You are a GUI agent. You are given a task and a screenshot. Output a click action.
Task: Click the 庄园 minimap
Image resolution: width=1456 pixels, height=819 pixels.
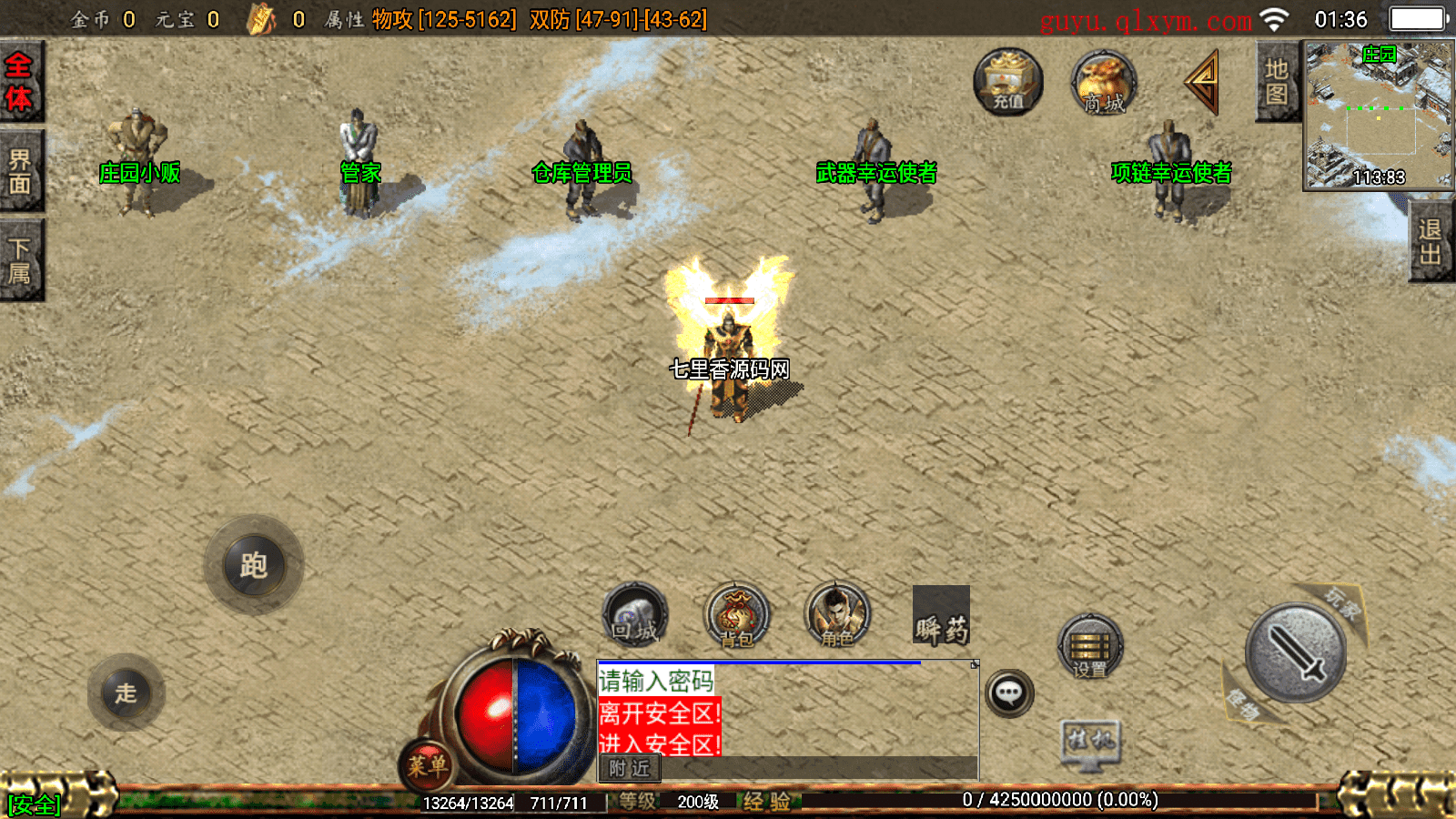1378,115
